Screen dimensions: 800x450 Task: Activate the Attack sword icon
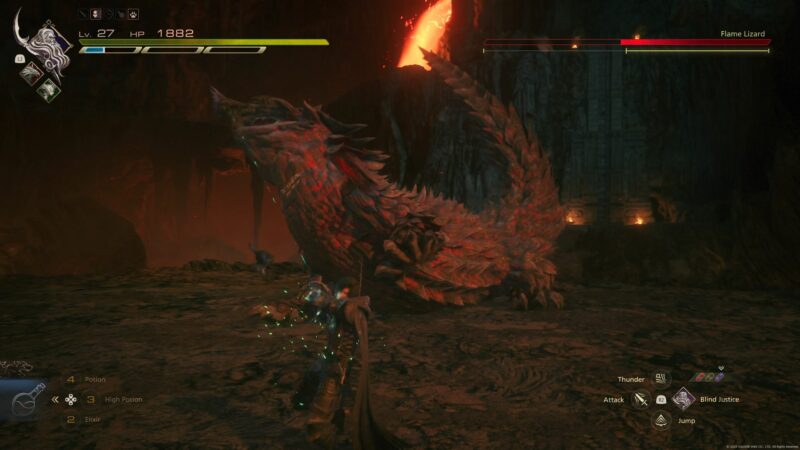point(641,399)
